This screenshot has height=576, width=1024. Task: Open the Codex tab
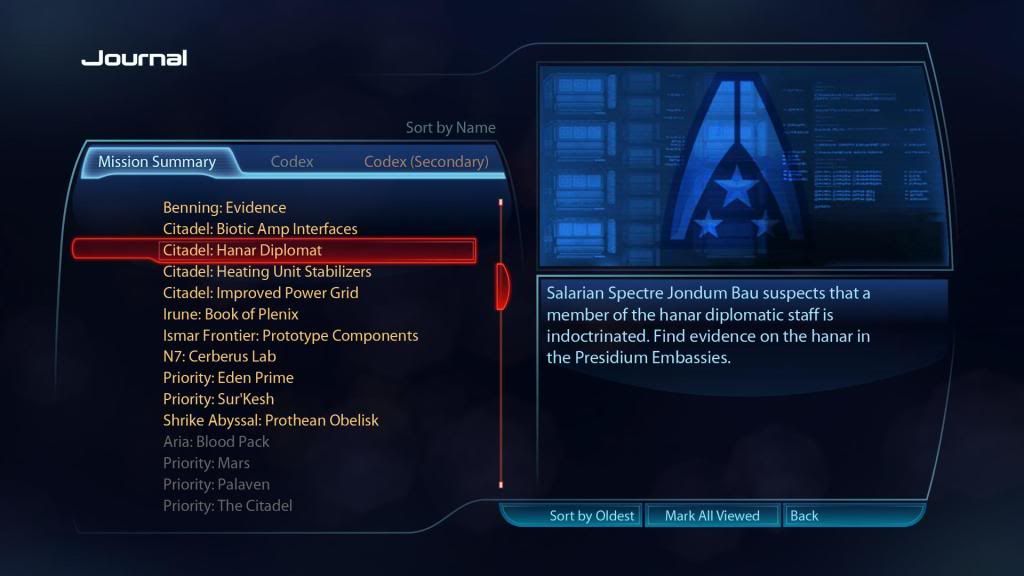(292, 162)
